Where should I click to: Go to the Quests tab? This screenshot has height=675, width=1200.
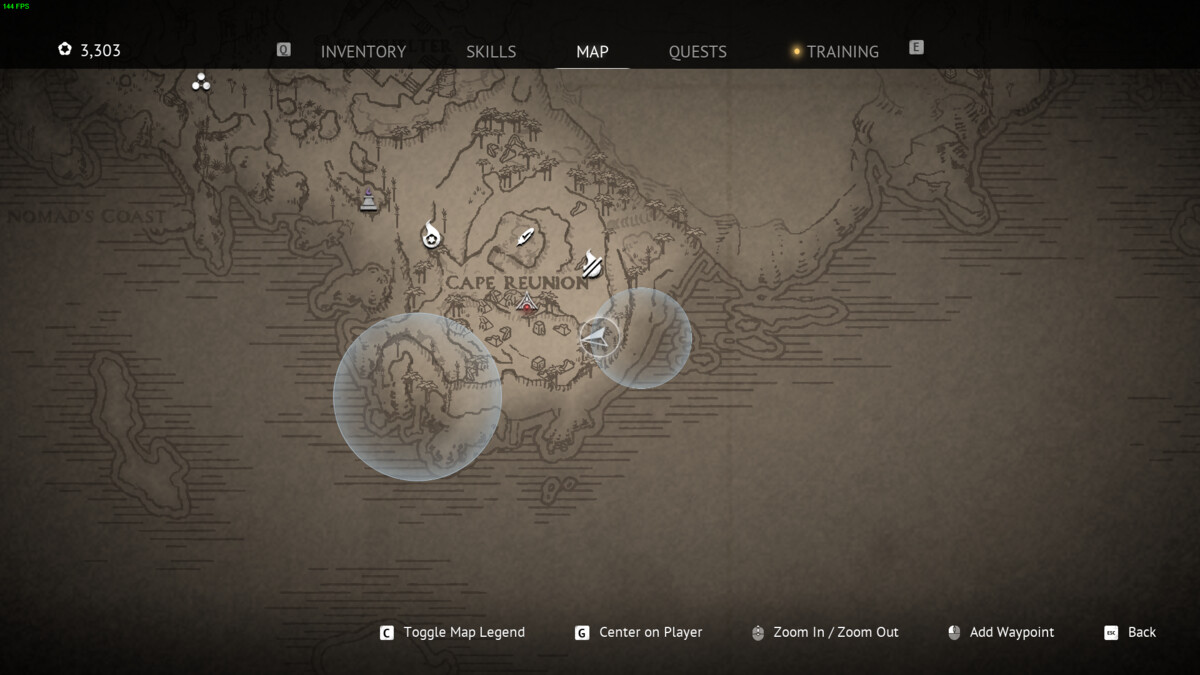(x=697, y=52)
